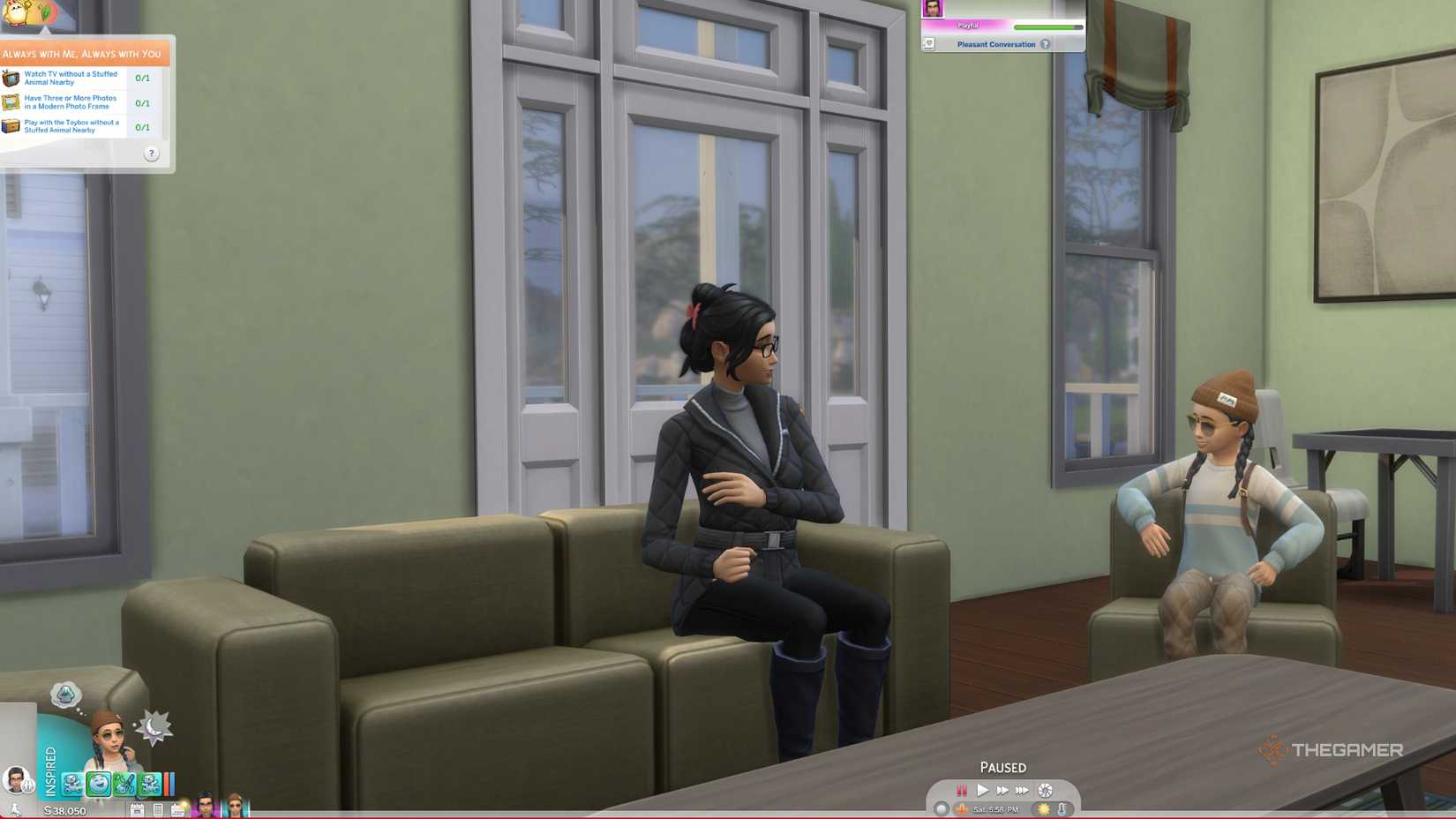
Task: Select the child Sim portrait in the household tab
Action: pos(236,807)
